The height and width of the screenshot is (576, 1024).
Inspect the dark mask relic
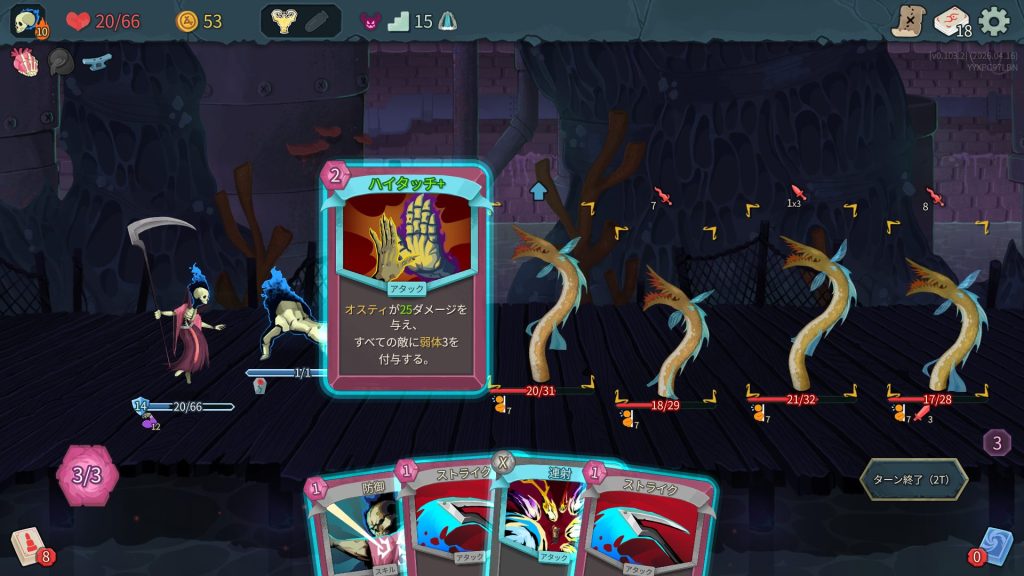(x=60, y=62)
